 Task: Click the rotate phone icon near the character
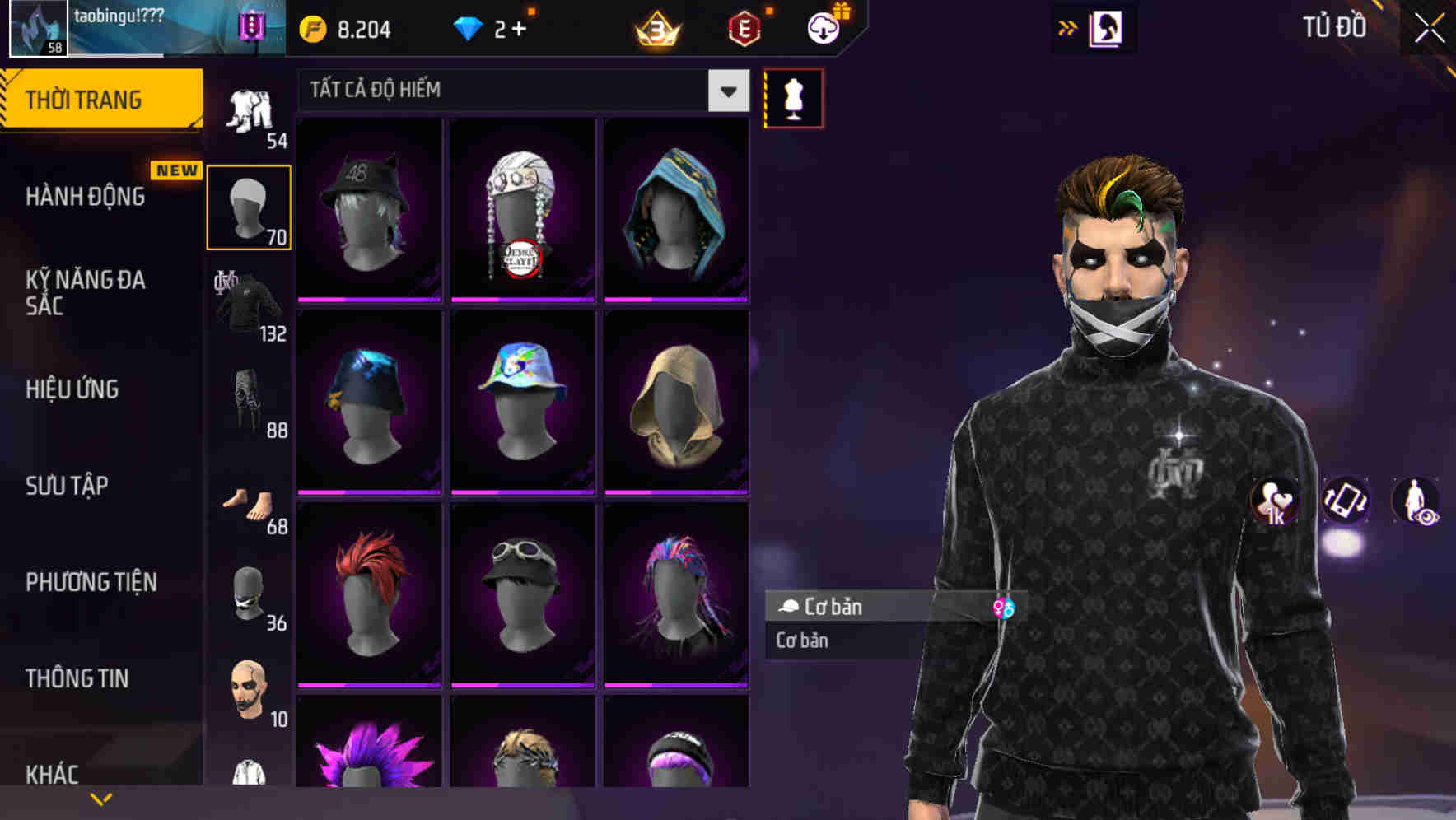click(x=1344, y=502)
